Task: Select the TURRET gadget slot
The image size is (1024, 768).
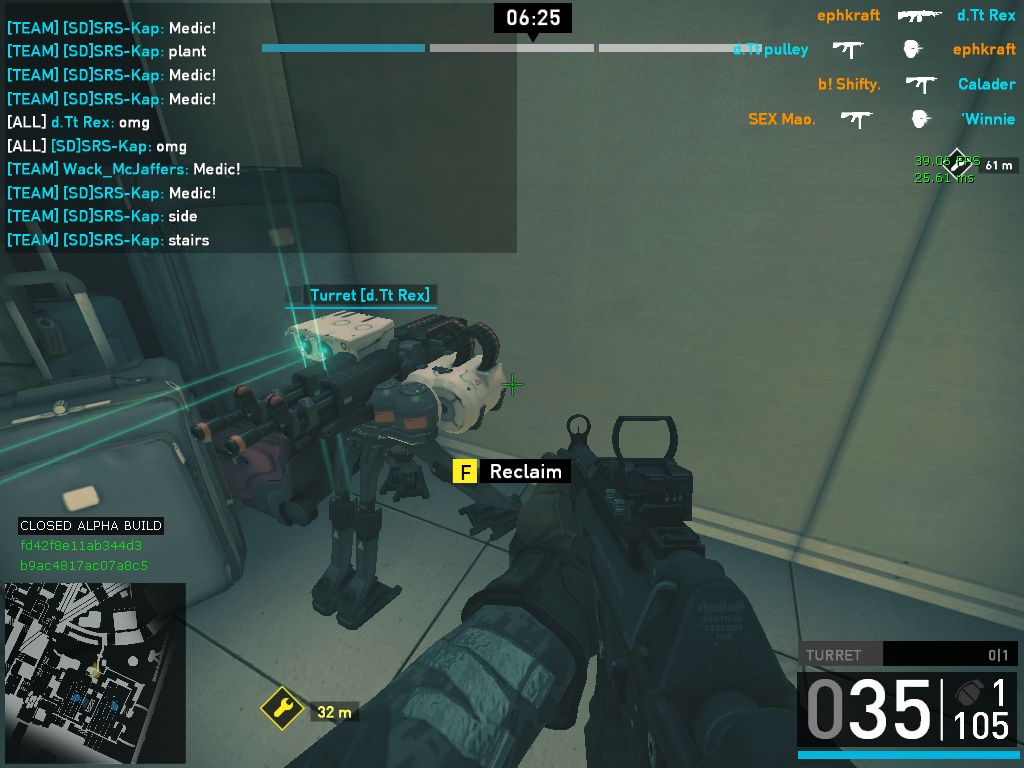Action: [905, 655]
